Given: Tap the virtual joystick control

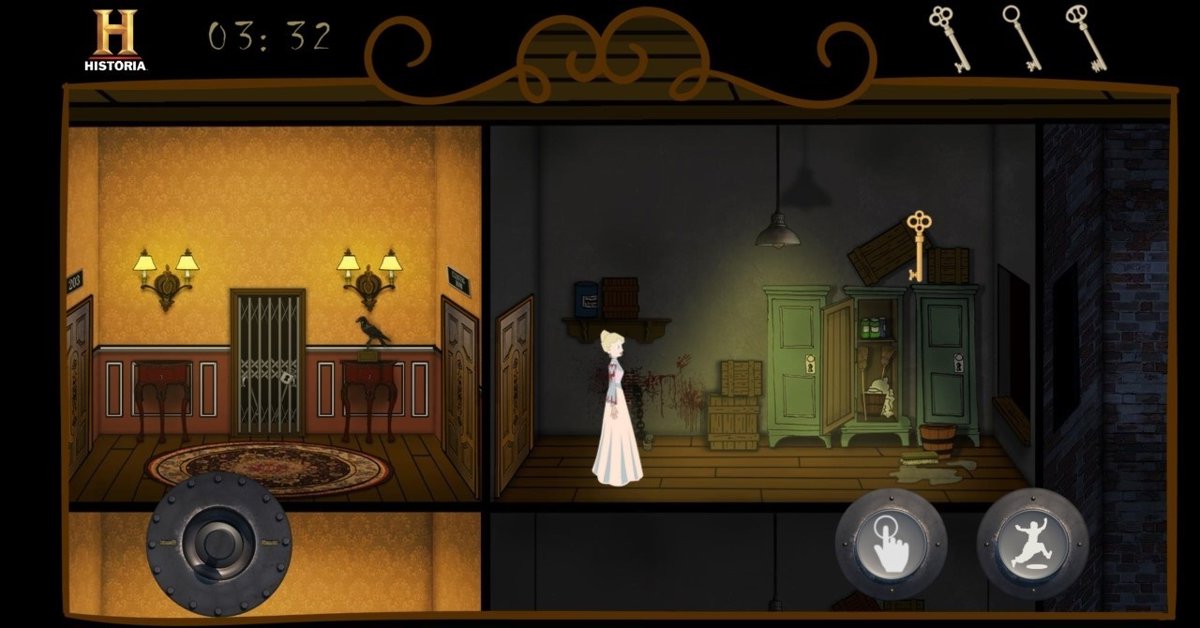Looking at the screenshot, I should tap(219, 544).
